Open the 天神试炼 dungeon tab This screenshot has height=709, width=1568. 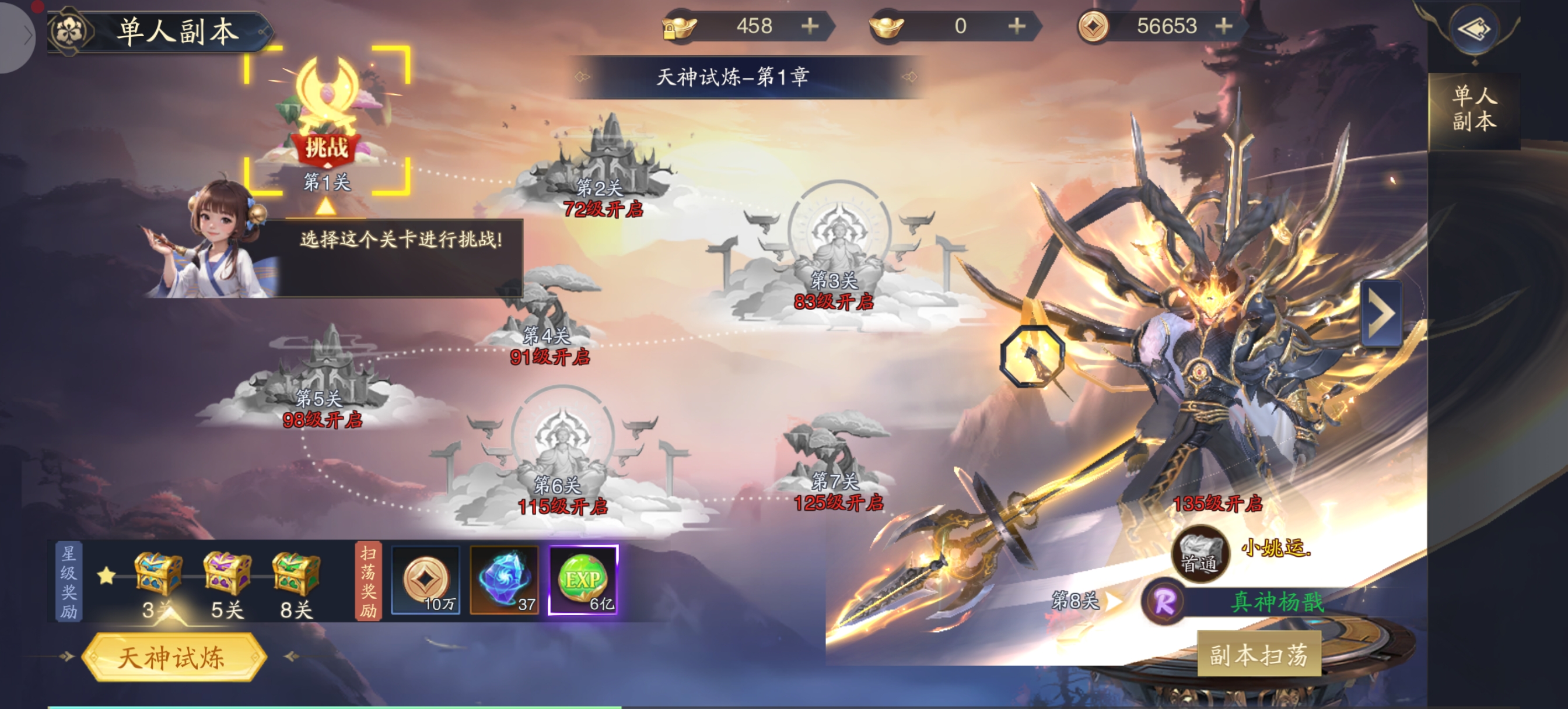point(173,657)
